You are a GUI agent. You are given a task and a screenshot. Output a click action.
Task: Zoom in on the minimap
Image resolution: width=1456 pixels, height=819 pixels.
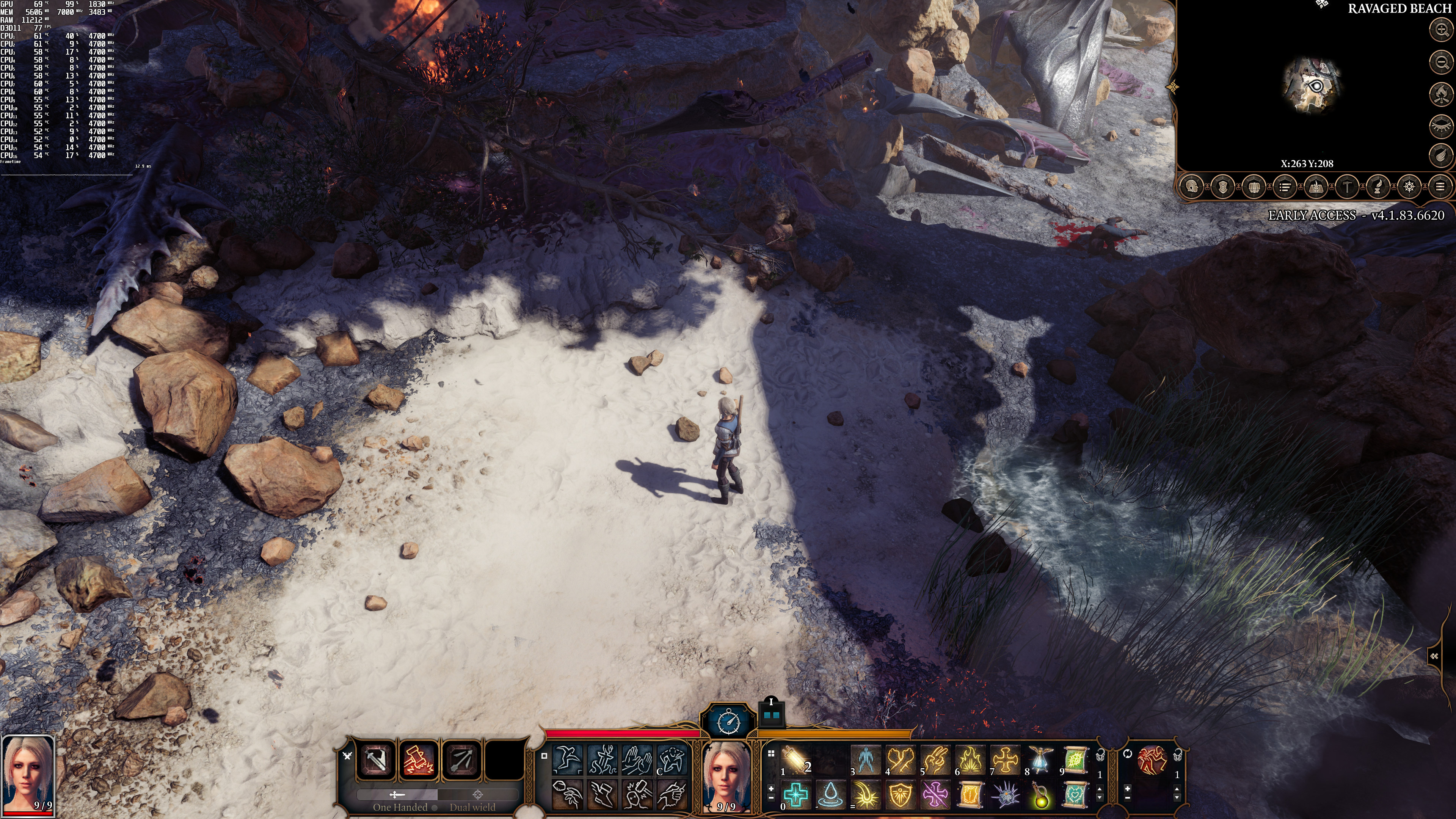pyautogui.click(x=1441, y=30)
